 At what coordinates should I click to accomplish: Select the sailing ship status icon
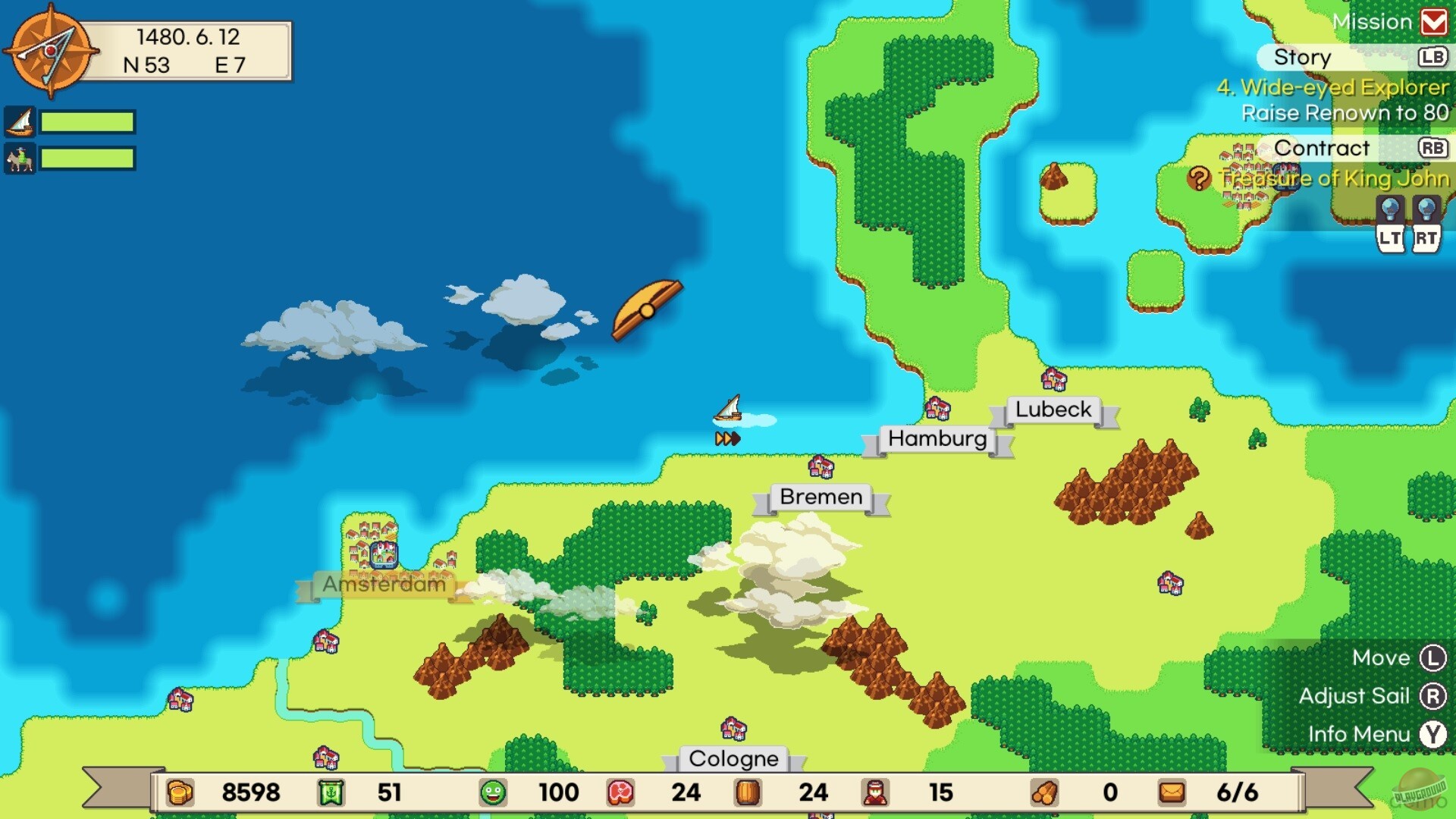[x=21, y=121]
